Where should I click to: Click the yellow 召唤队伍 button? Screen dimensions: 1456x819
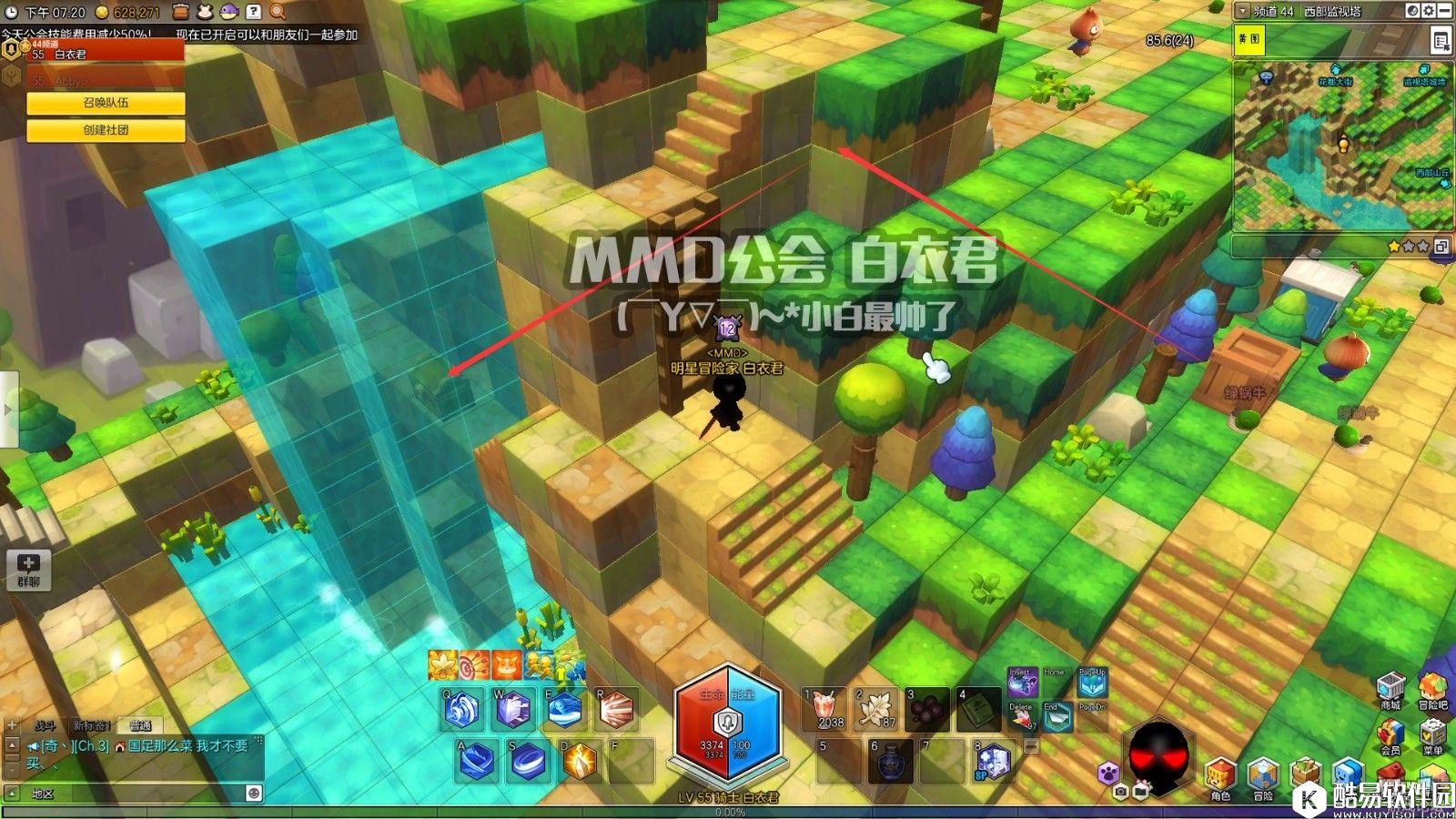point(106,104)
